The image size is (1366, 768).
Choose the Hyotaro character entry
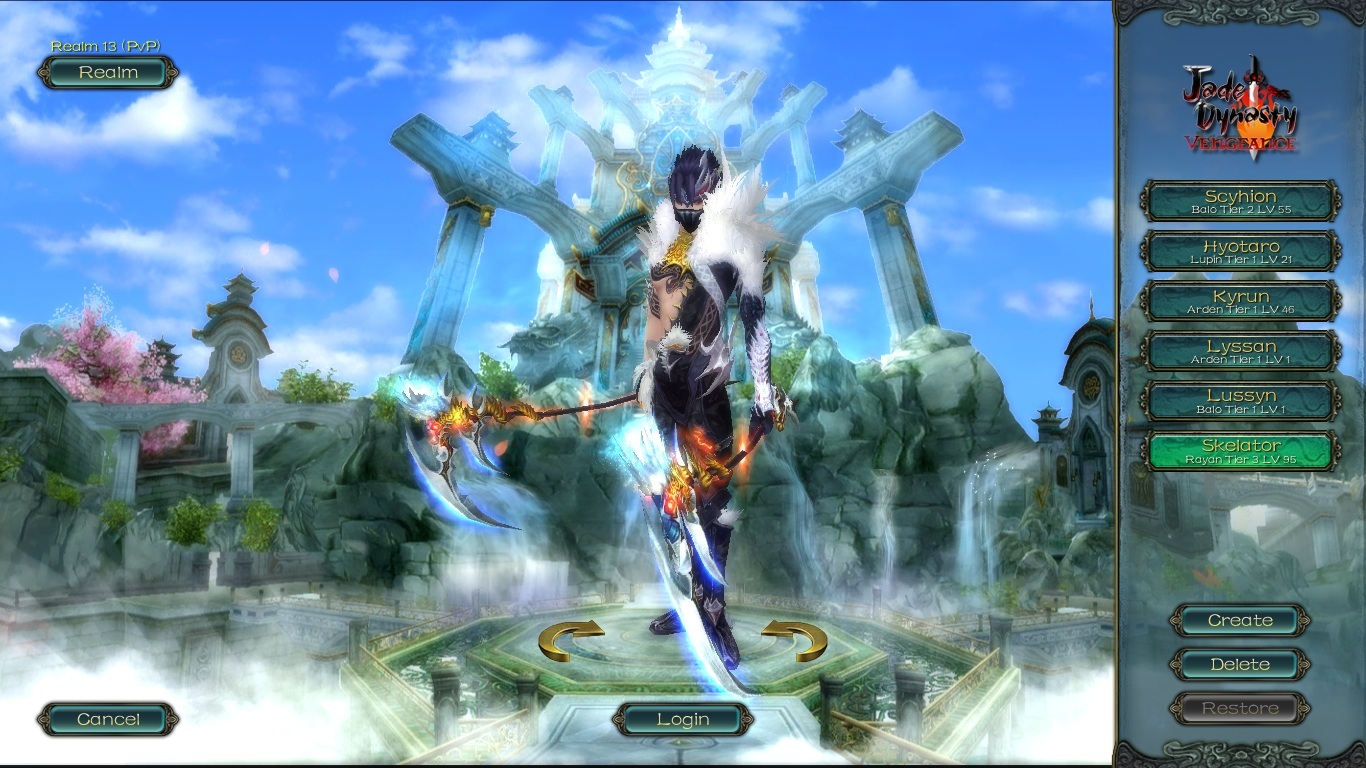[x=1240, y=251]
